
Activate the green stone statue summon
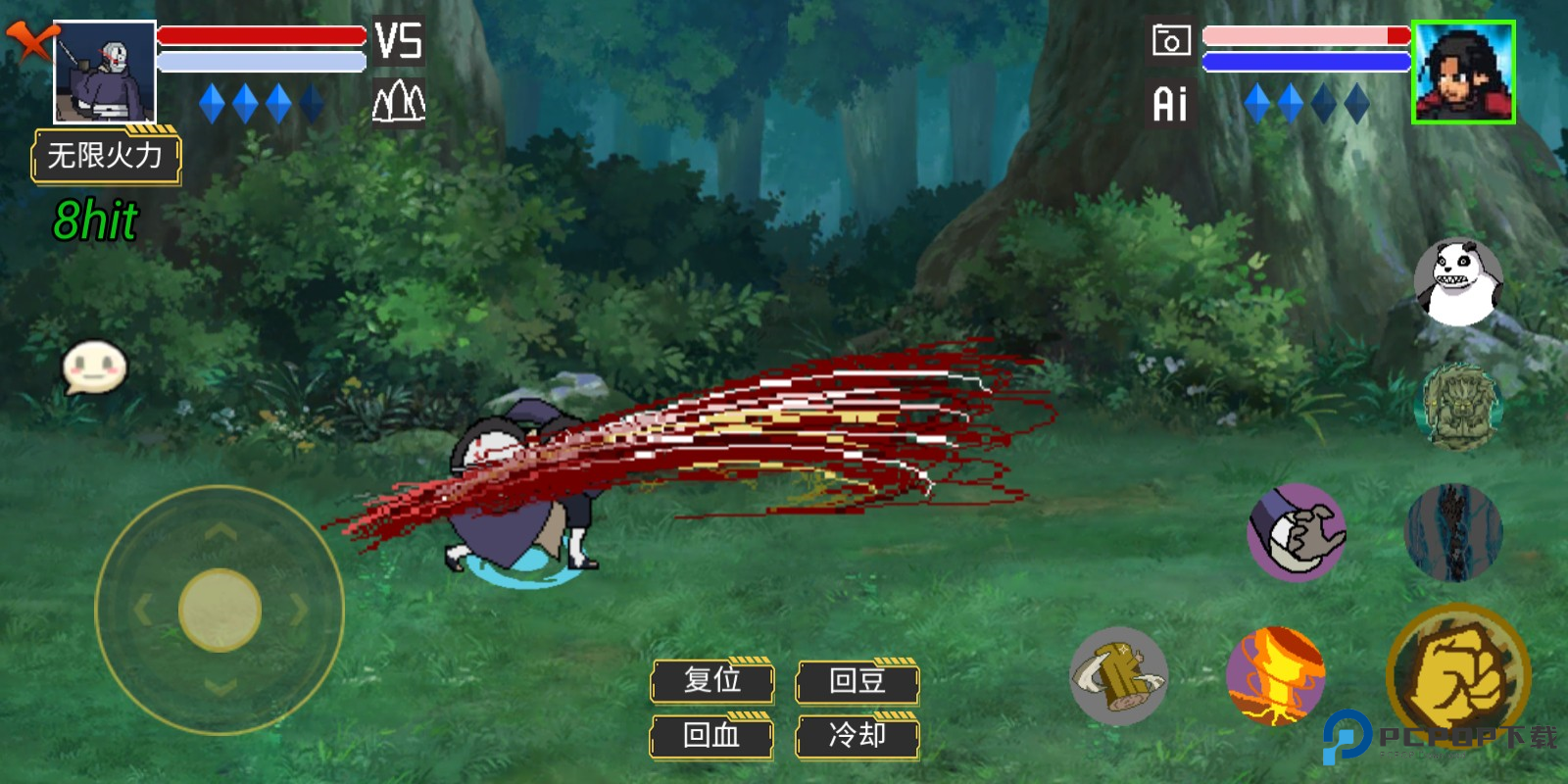tap(1460, 407)
